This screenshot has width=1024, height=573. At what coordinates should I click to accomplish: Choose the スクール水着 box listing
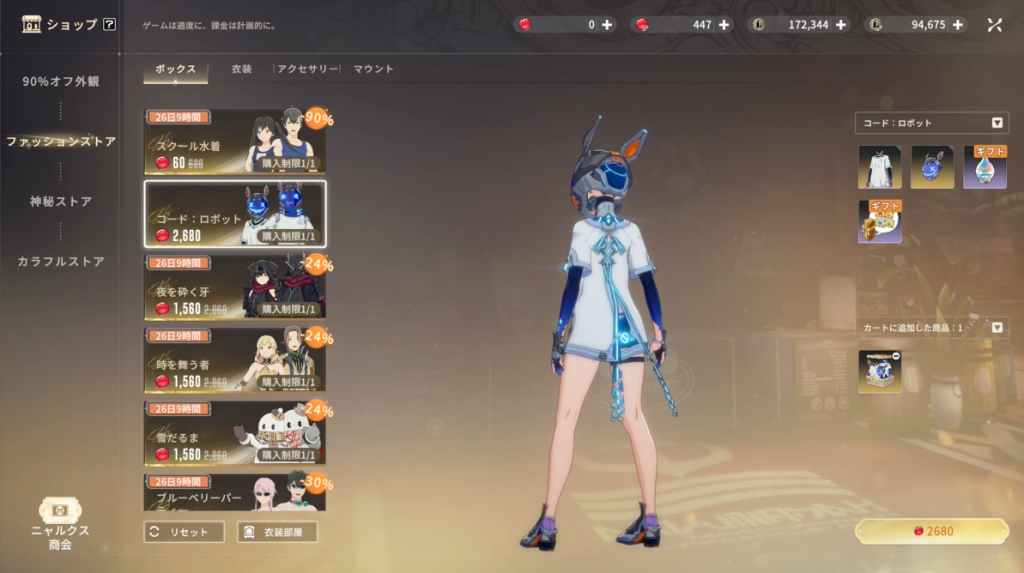click(234, 142)
